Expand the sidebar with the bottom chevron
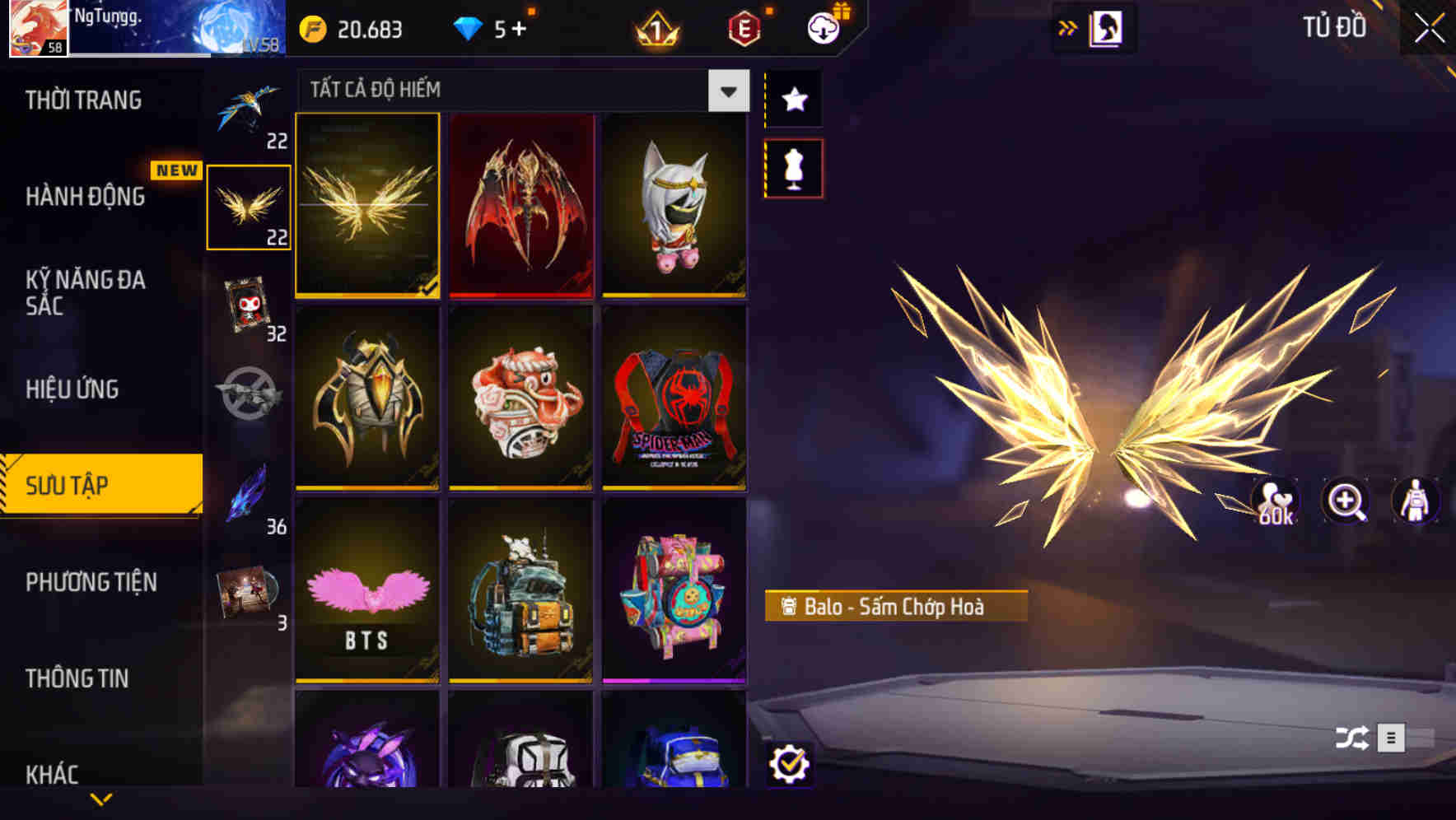The height and width of the screenshot is (820, 1456). [x=101, y=799]
